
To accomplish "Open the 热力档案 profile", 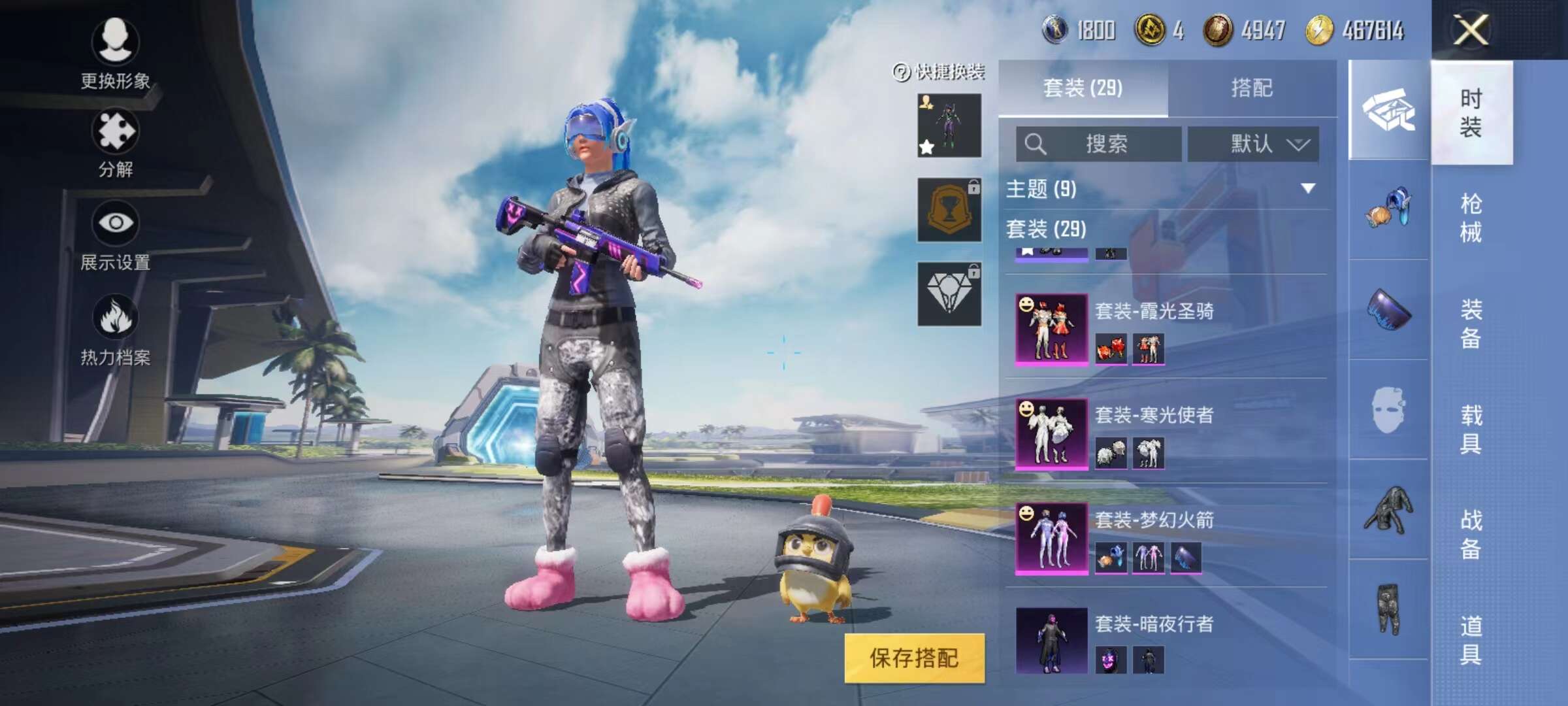I will pyautogui.click(x=115, y=330).
